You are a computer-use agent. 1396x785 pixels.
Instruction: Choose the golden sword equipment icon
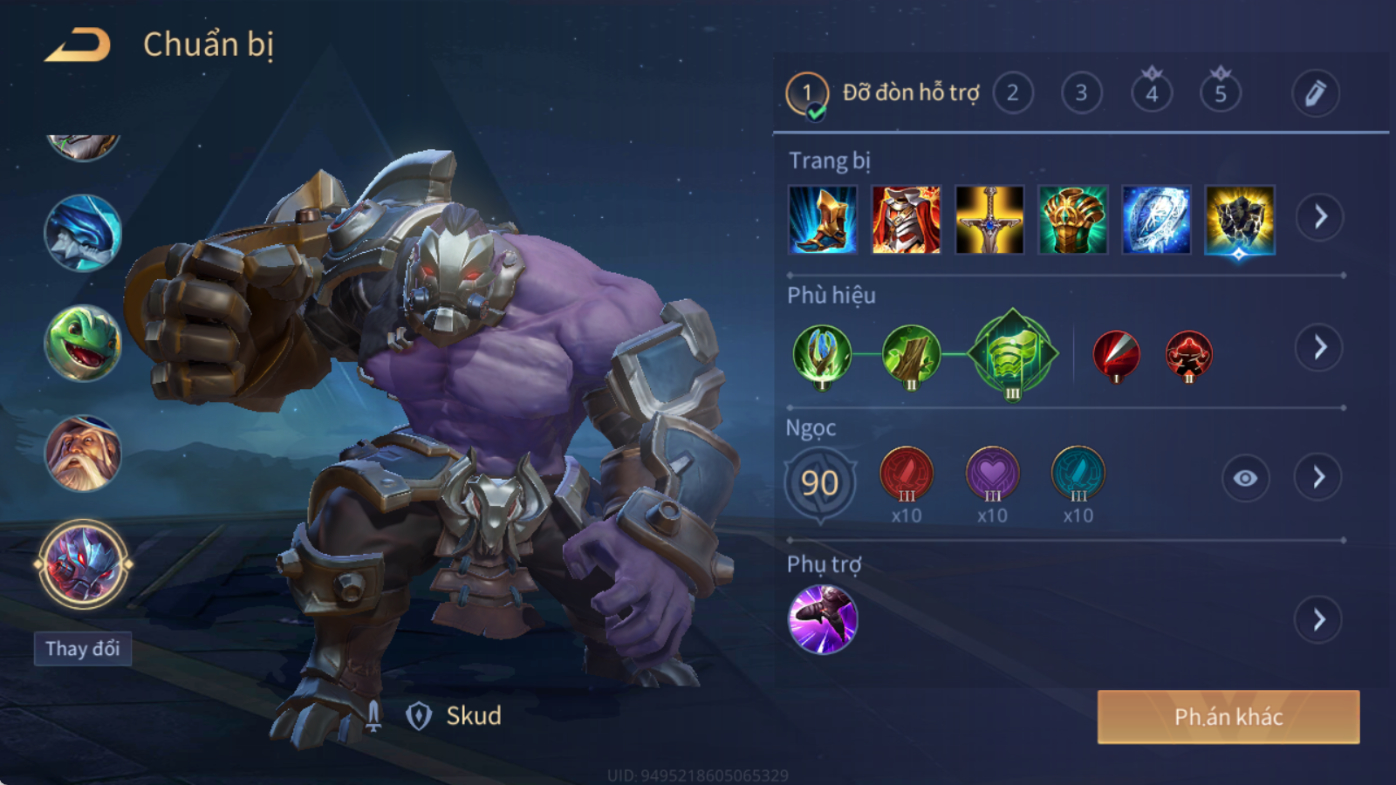click(990, 219)
